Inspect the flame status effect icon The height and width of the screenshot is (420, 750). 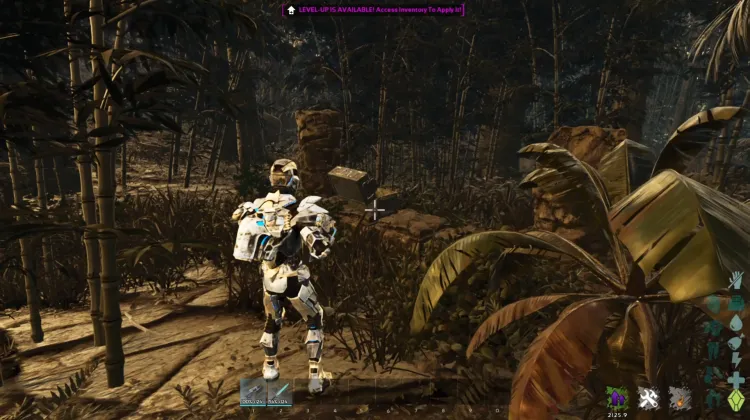tap(680, 397)
